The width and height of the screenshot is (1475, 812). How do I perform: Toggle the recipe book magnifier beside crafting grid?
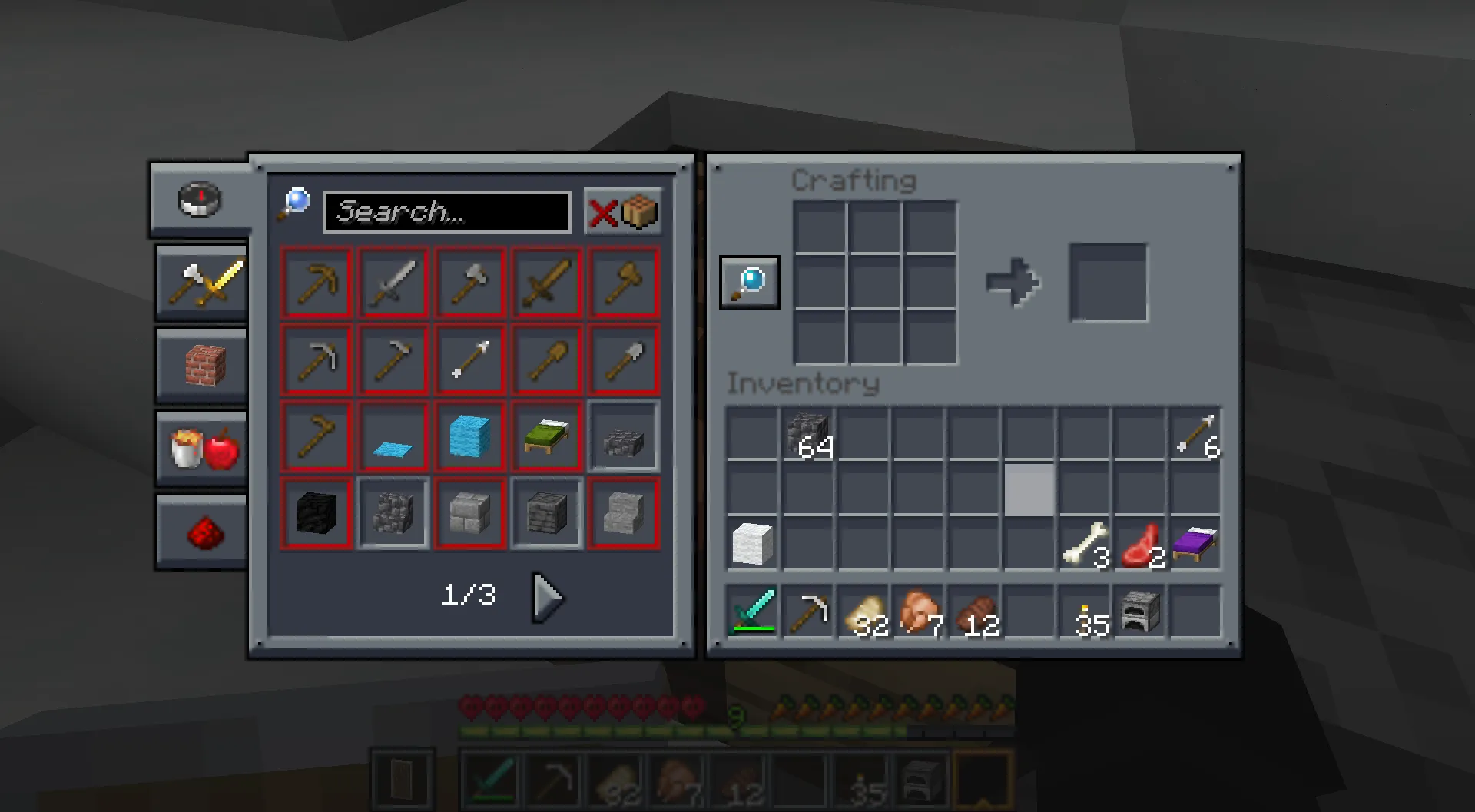pyautogui.click(x=748, y=282)
